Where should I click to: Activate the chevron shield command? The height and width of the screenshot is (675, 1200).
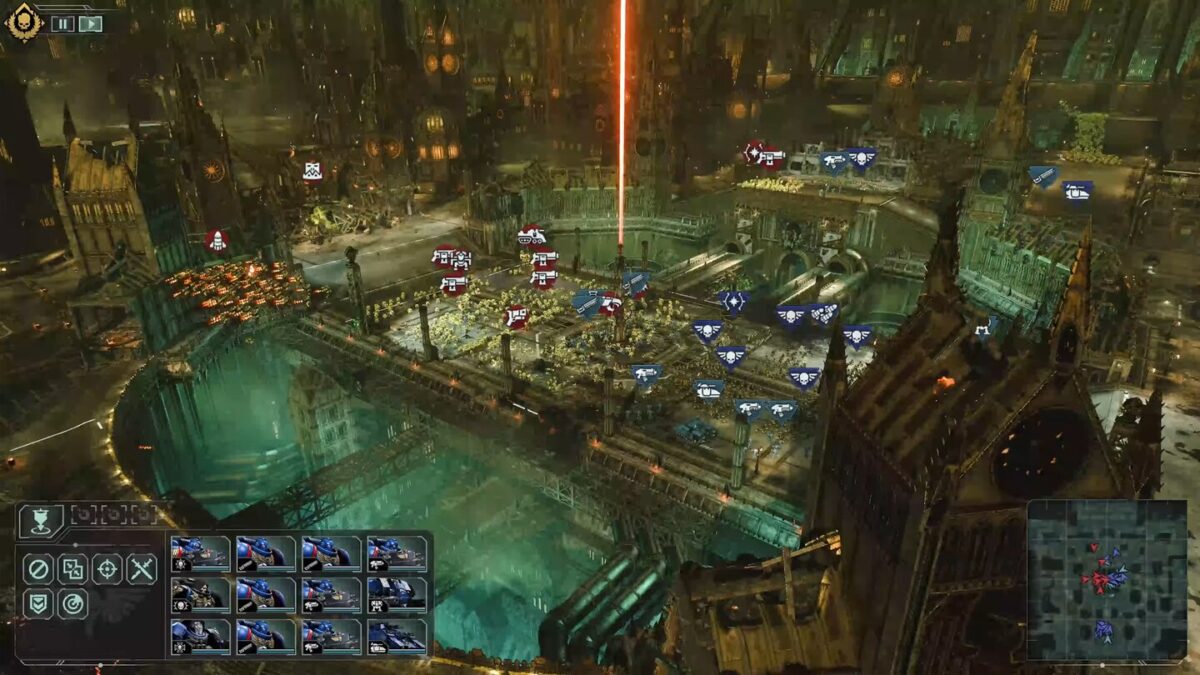[x=38, y=603]
